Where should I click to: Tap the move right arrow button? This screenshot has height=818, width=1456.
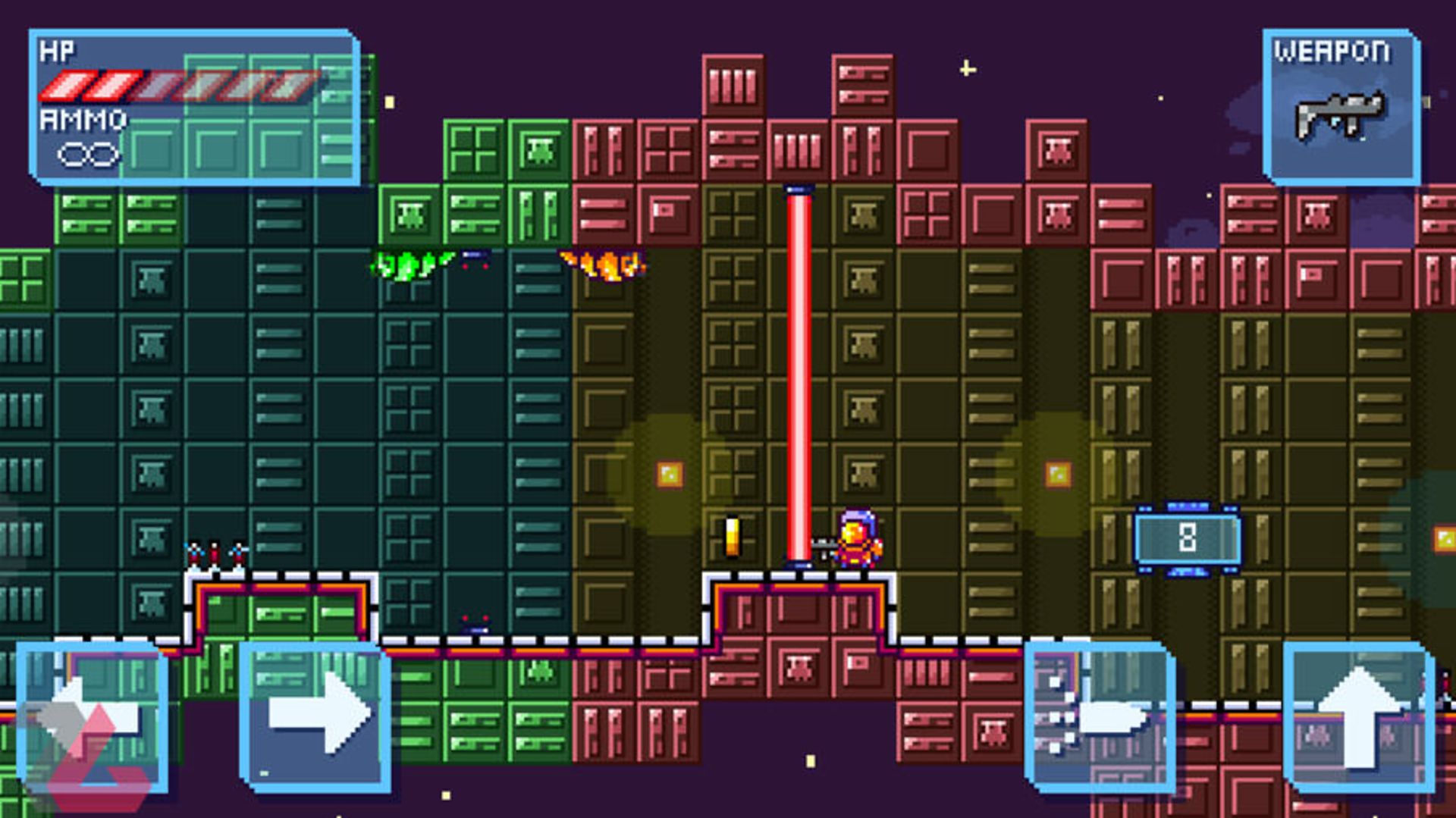tap(315, 716)
